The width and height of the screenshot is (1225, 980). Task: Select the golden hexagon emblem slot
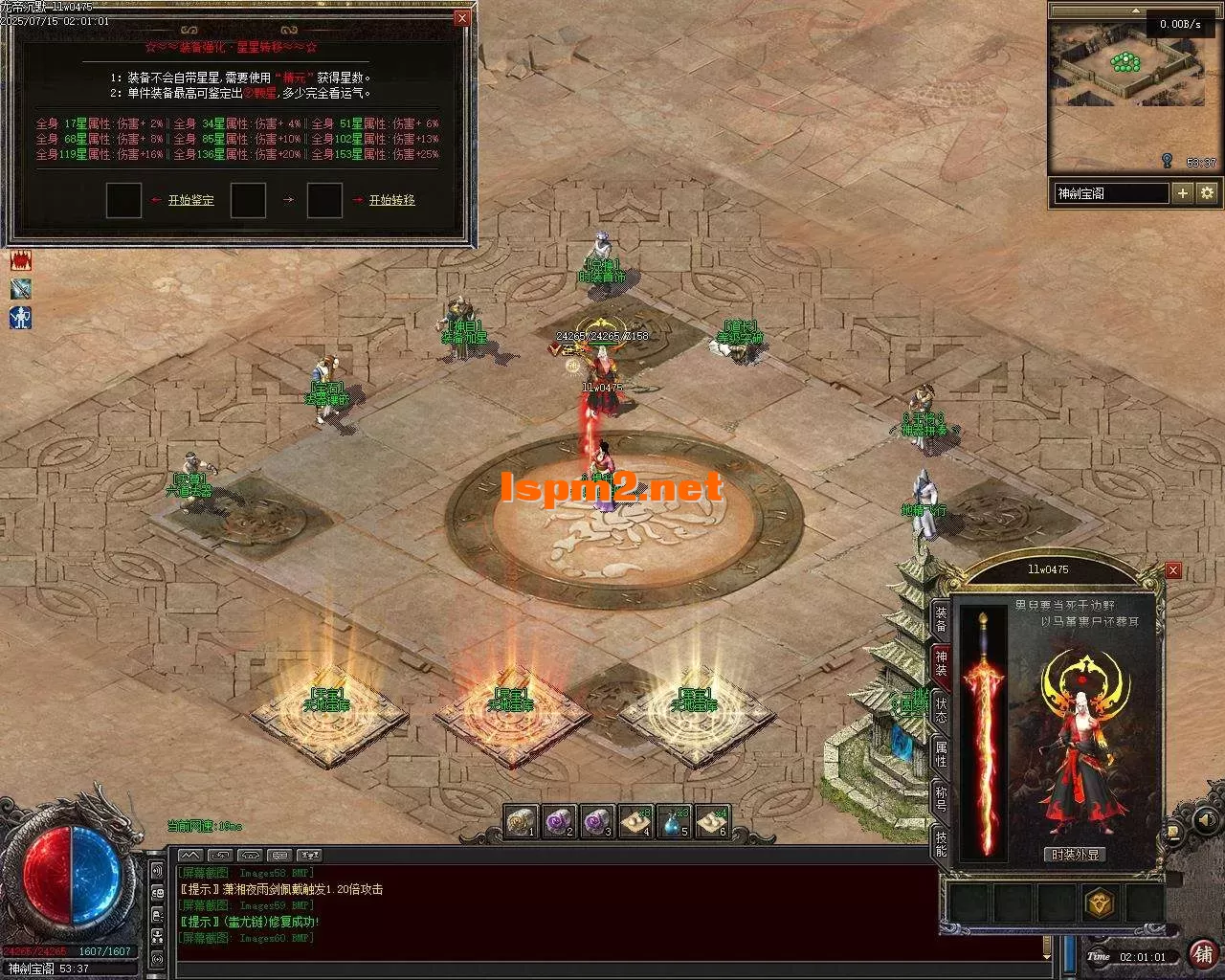(x=1100, y=903)
